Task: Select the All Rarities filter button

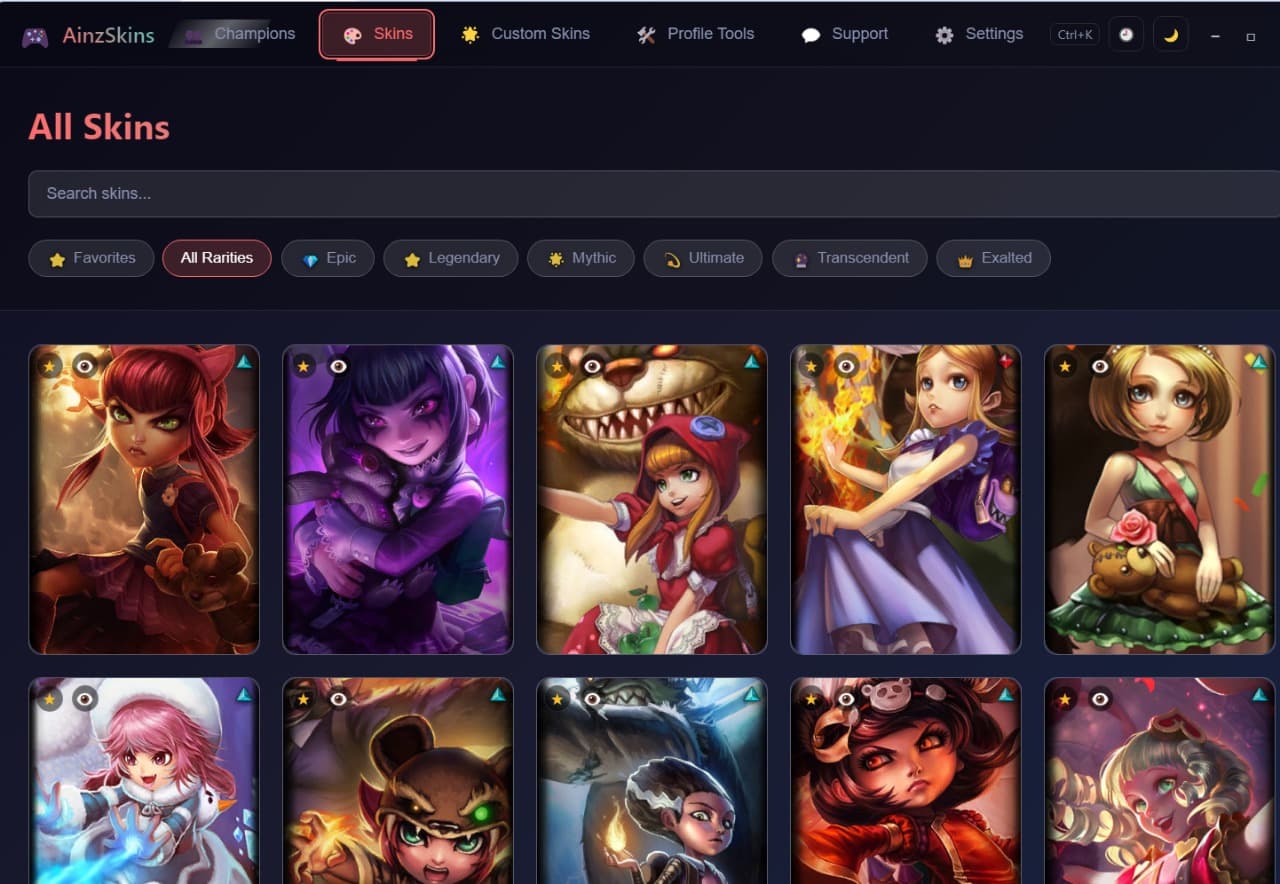Action: click(x=216, y=258)
